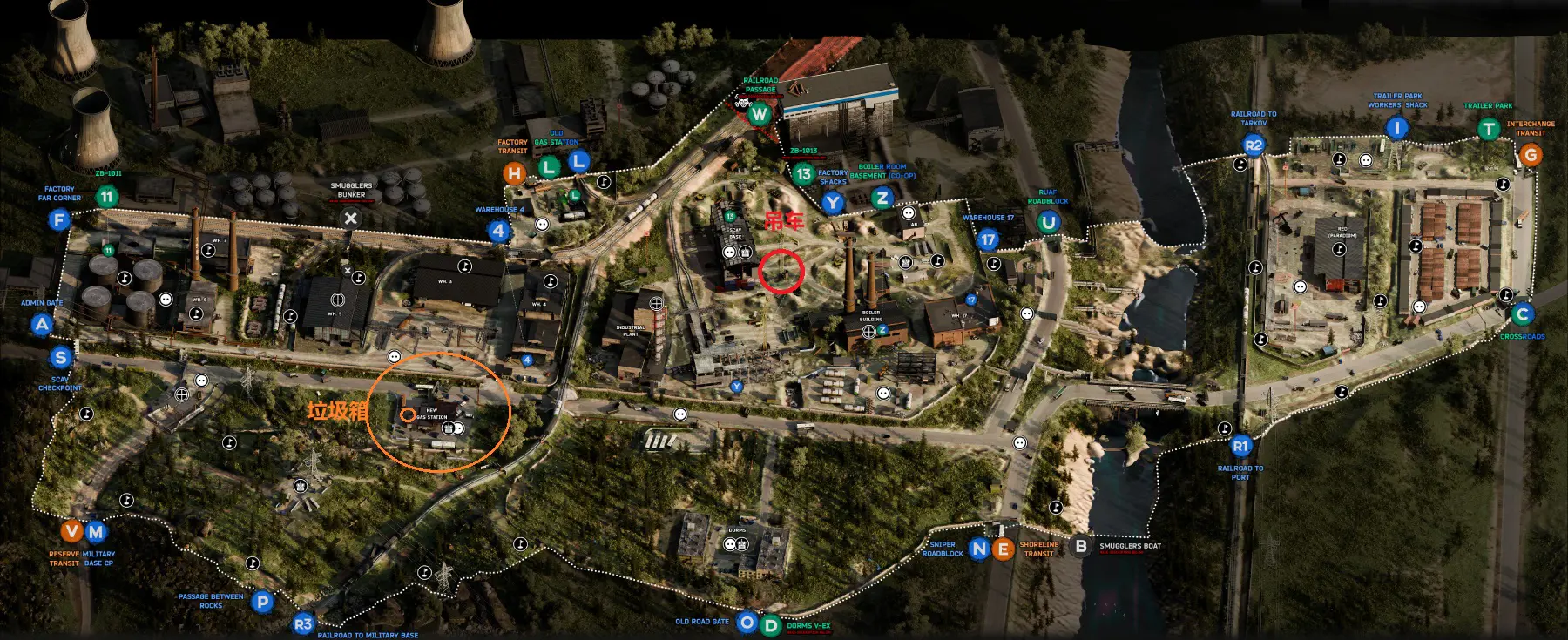This screenshot has width=1568, height=640.
Task: Select the Shoreline Transit E marker
Action: (1004, 549)
